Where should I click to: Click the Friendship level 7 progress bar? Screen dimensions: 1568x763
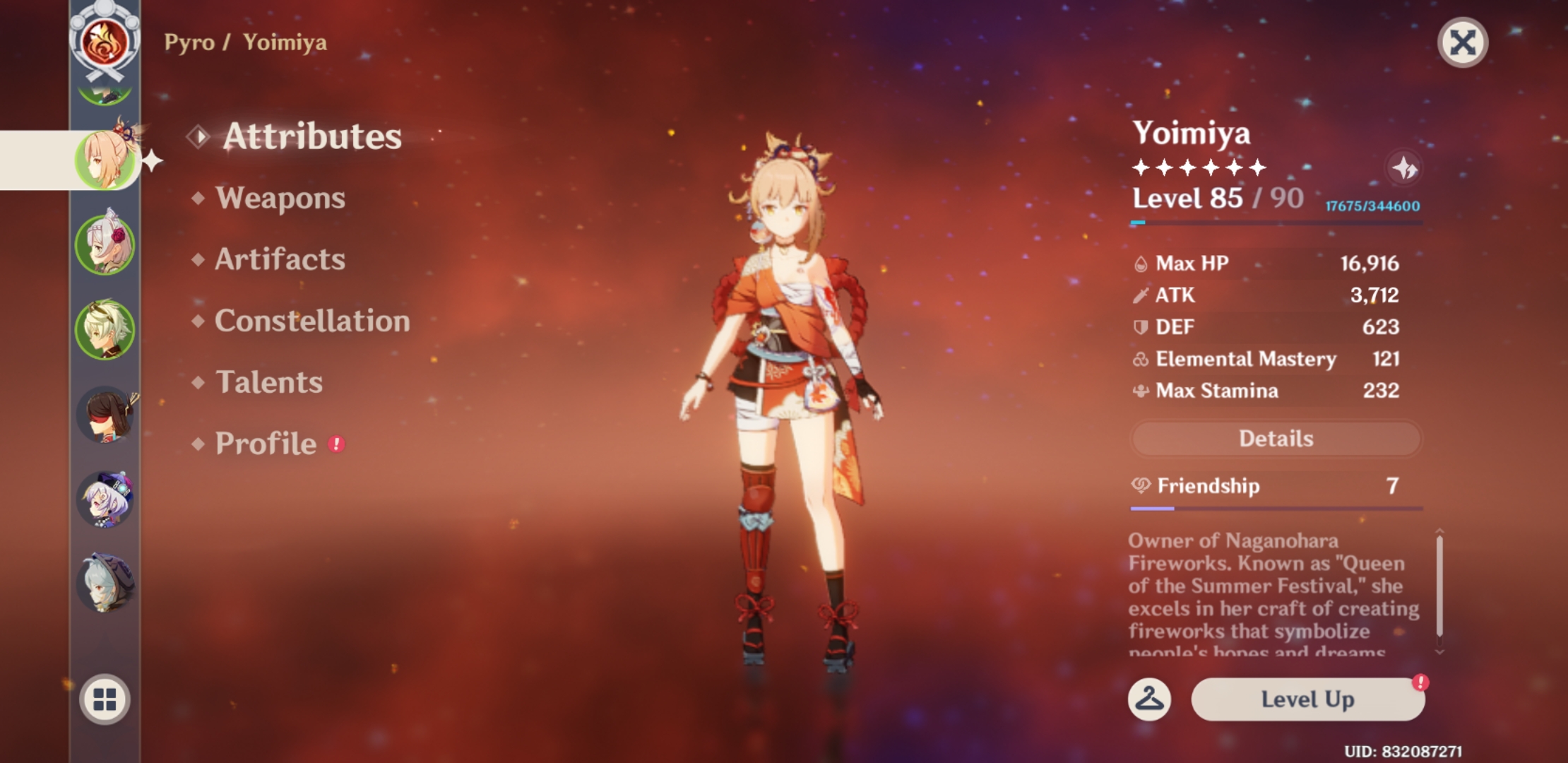1275,507
